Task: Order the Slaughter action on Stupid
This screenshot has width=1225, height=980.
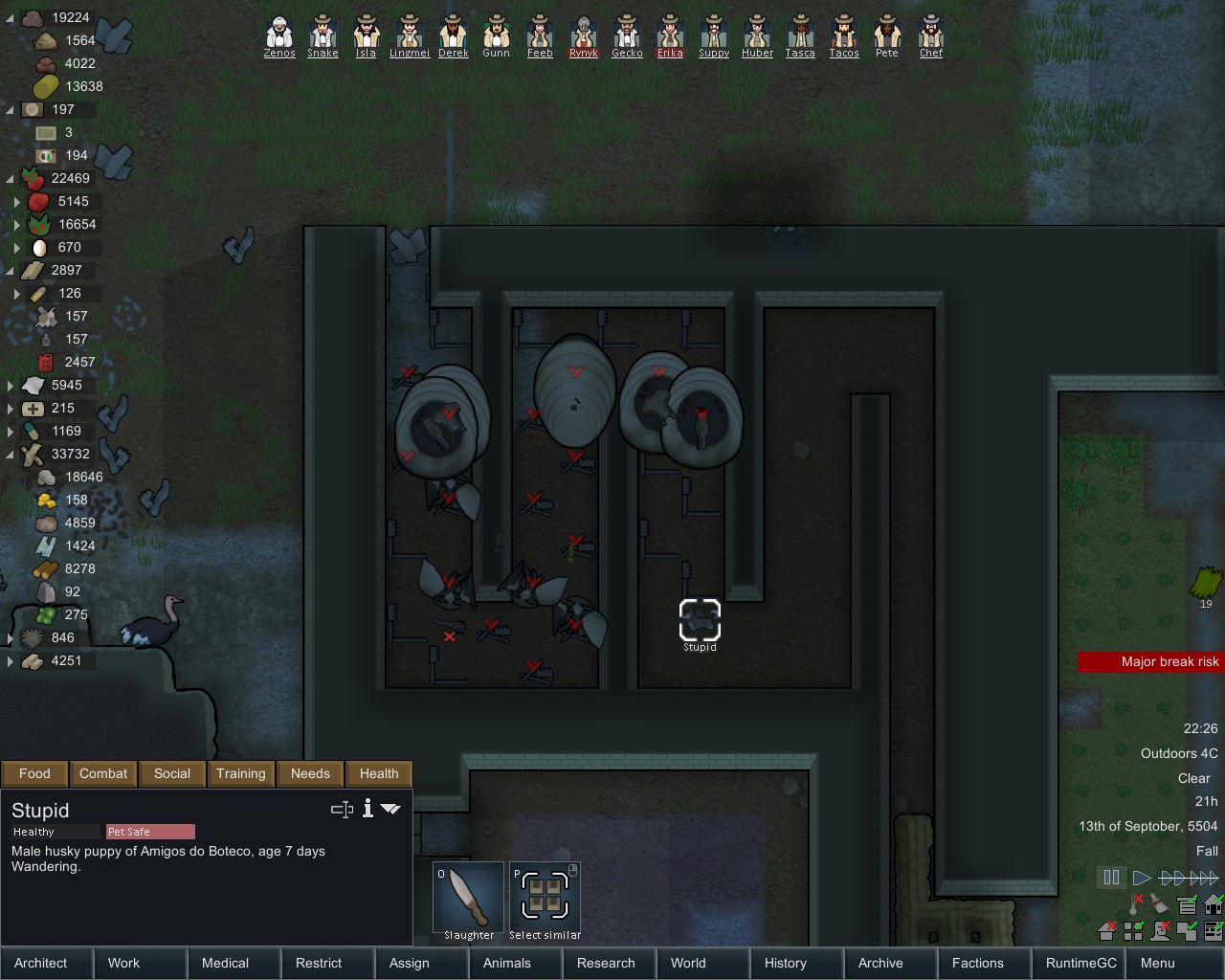Action: 467,898
